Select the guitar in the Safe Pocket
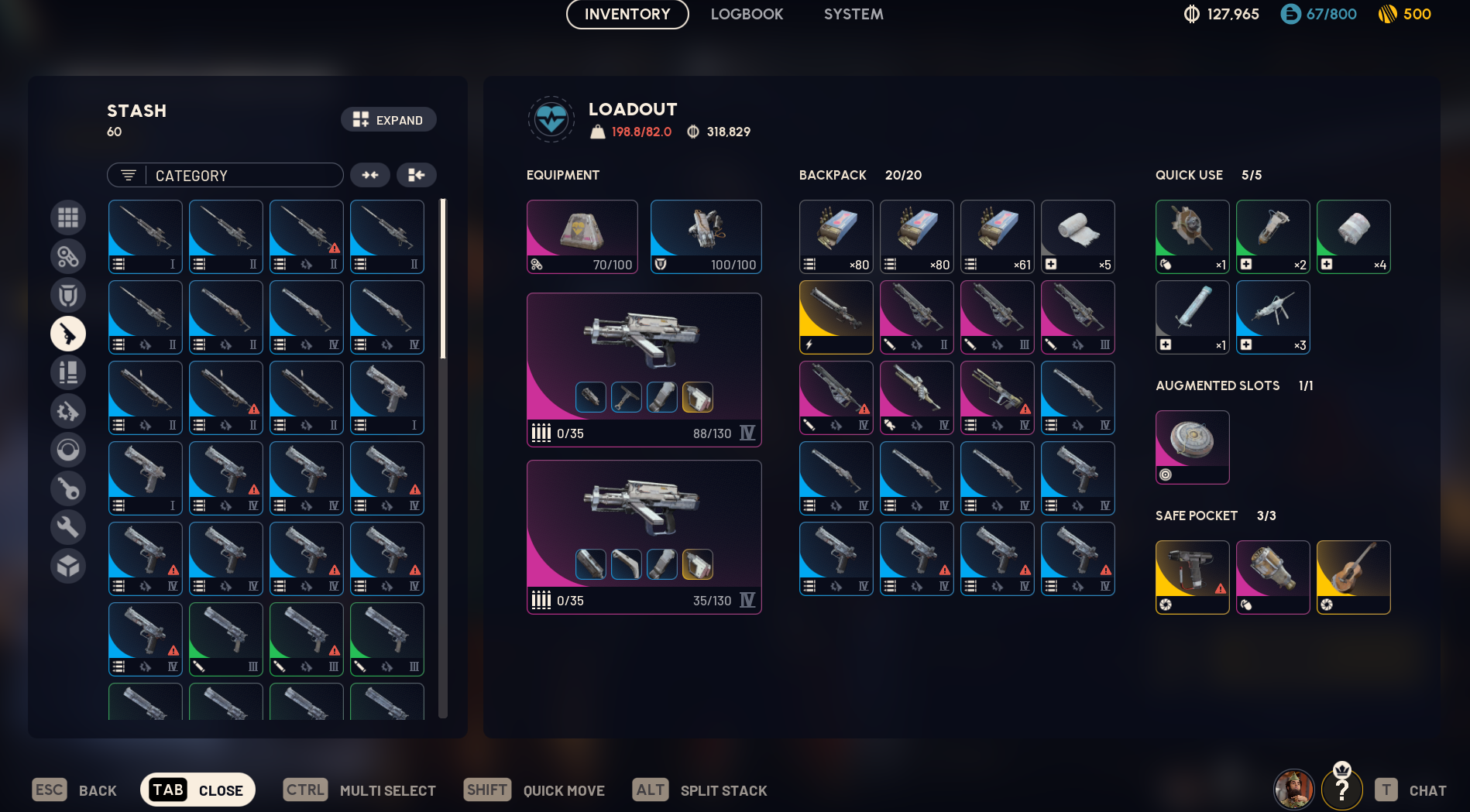This screenshot has height=812, width=1470. coord(1353,577)
